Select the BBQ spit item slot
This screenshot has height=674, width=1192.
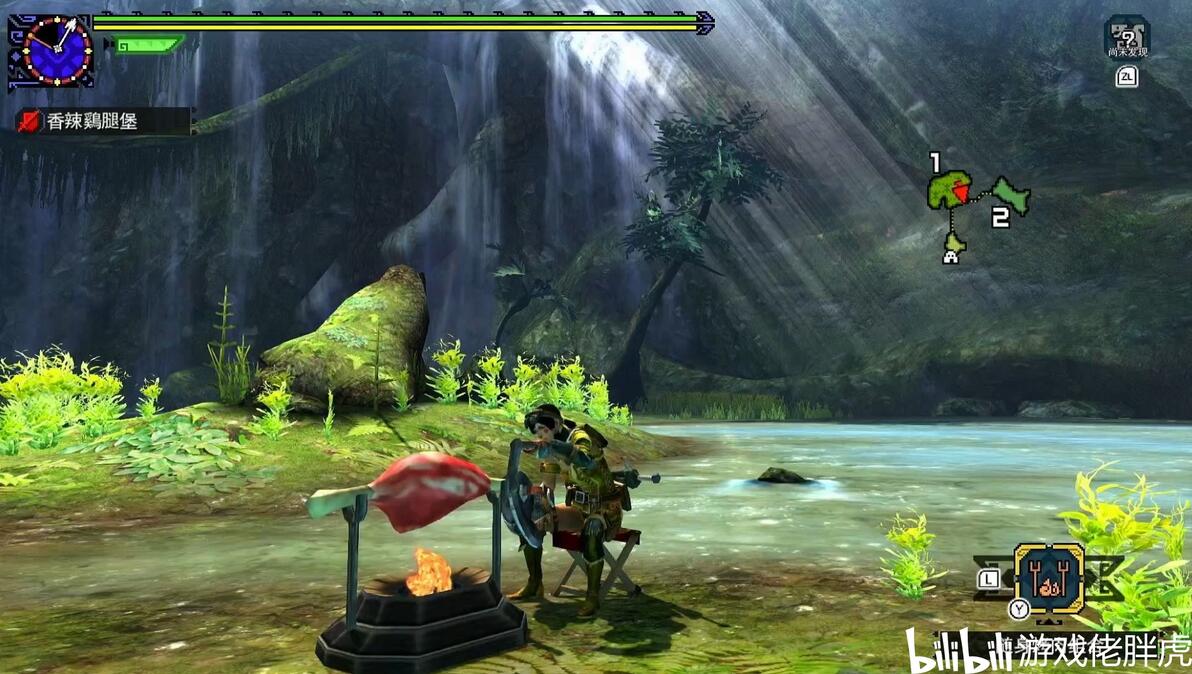click(1048, 577)
